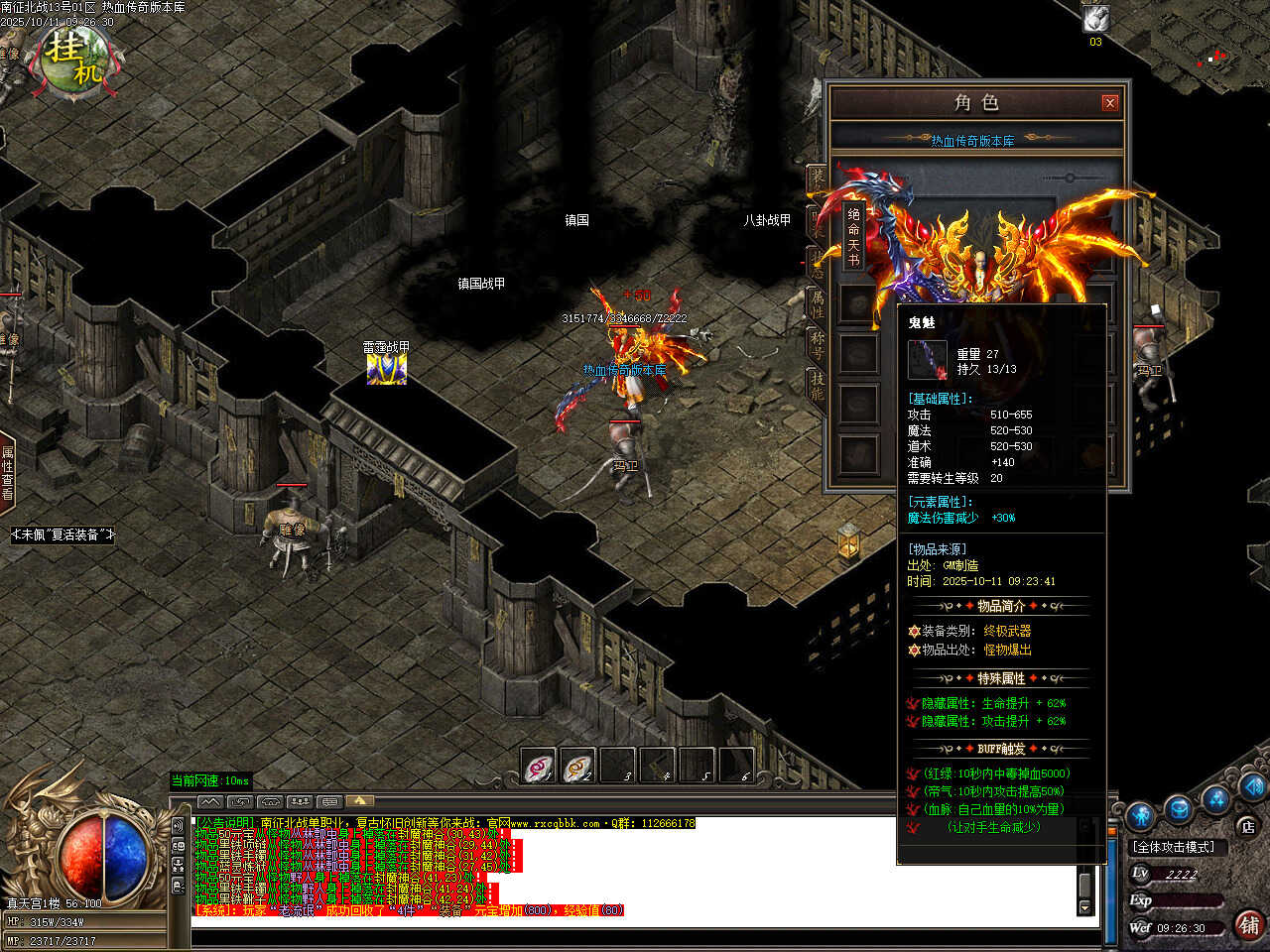
Task: Open the 店 shop button
Action: [1247, 826]
